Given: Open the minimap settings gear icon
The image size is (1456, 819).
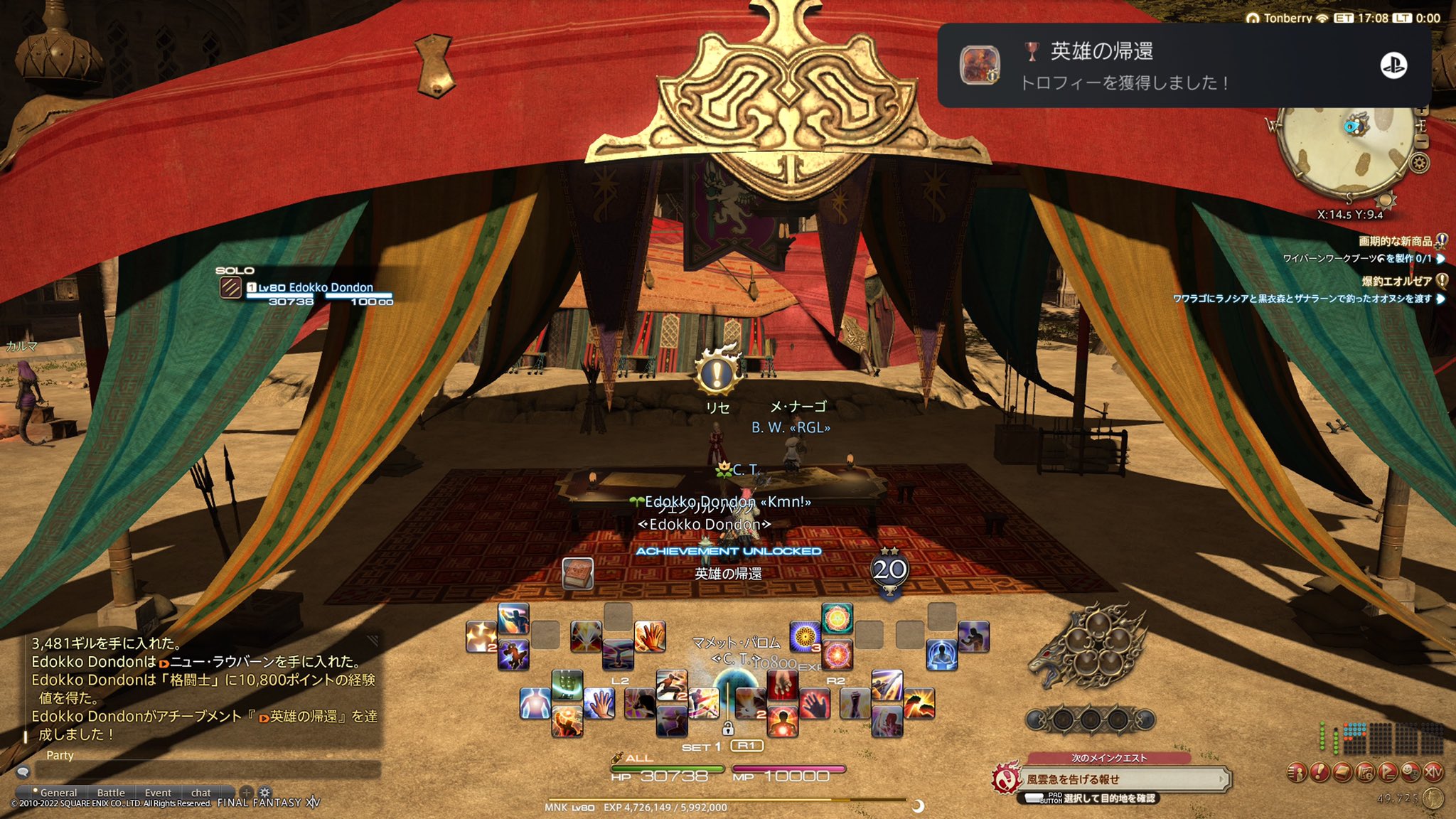Looking at the screenshot, I should point(1420,162).
